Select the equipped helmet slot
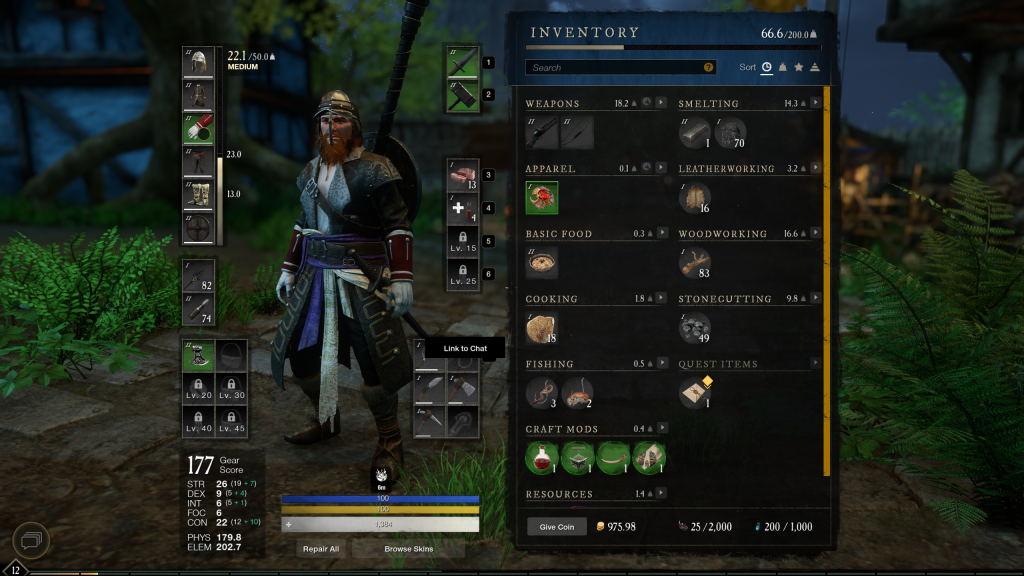1024x576 pixels. coord(198,62)
